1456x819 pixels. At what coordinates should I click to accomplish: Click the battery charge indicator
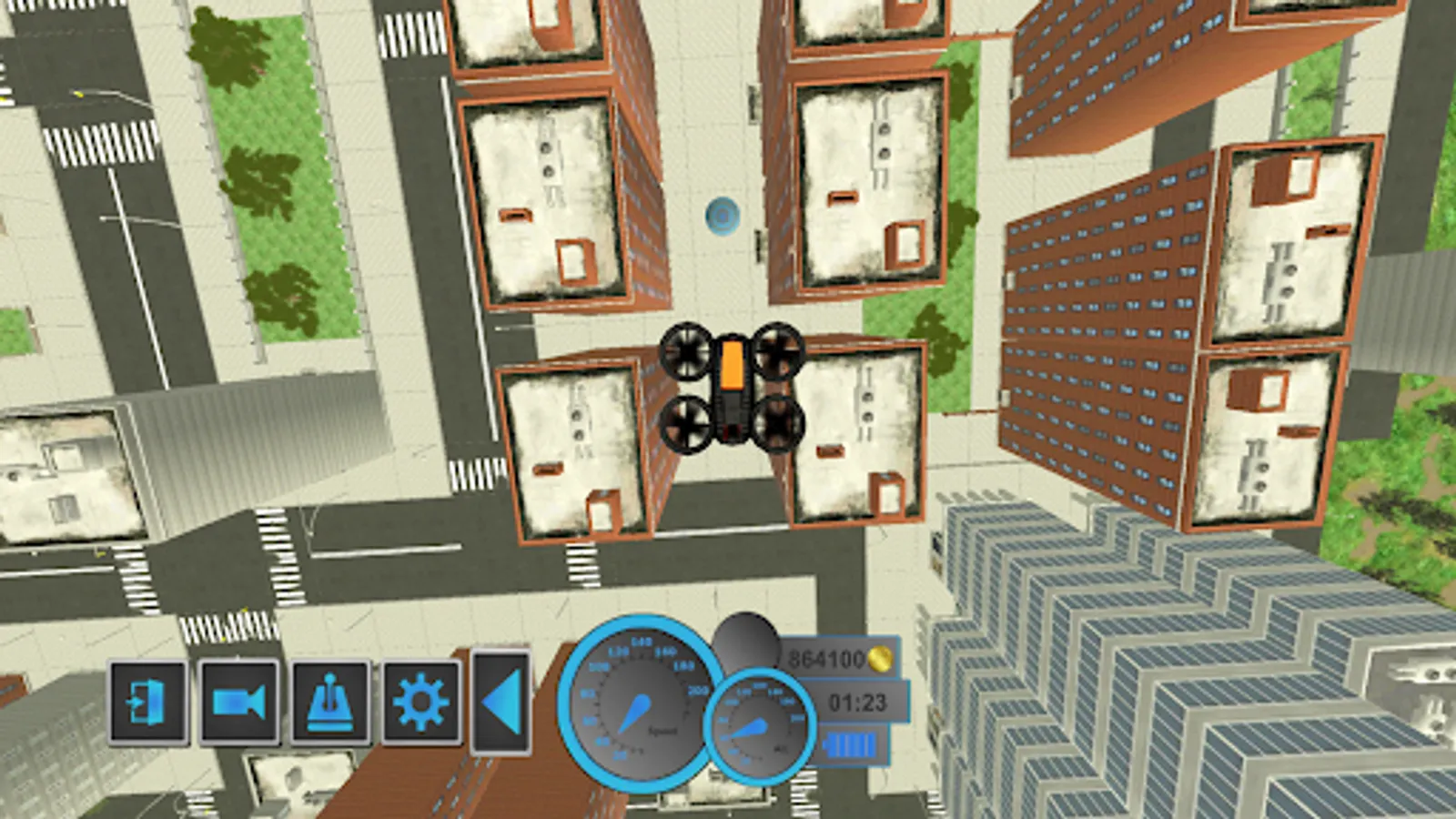[851, 744]
